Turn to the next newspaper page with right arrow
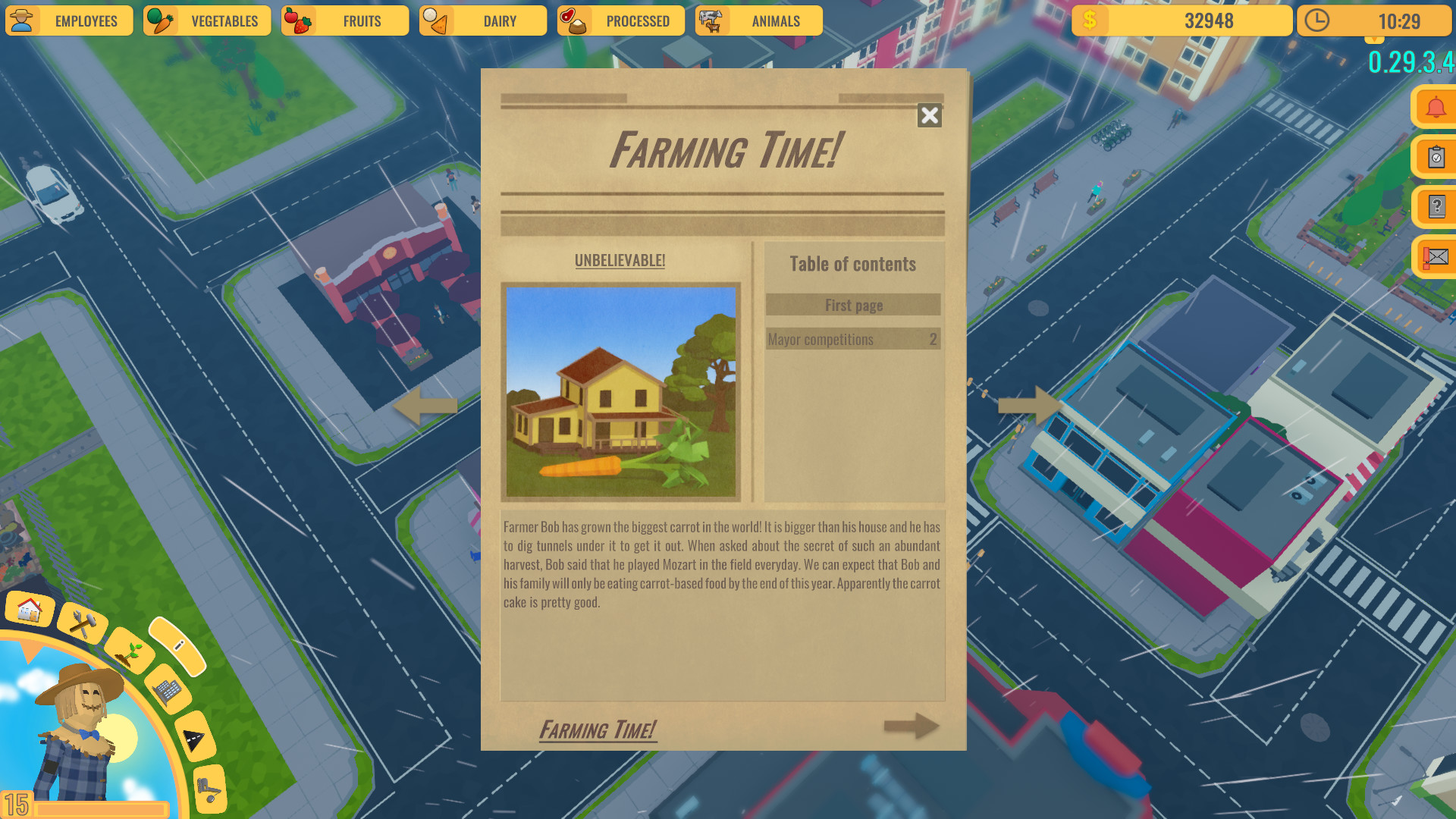The height and width of the screenshot is (819, 1456). [910, 726]
